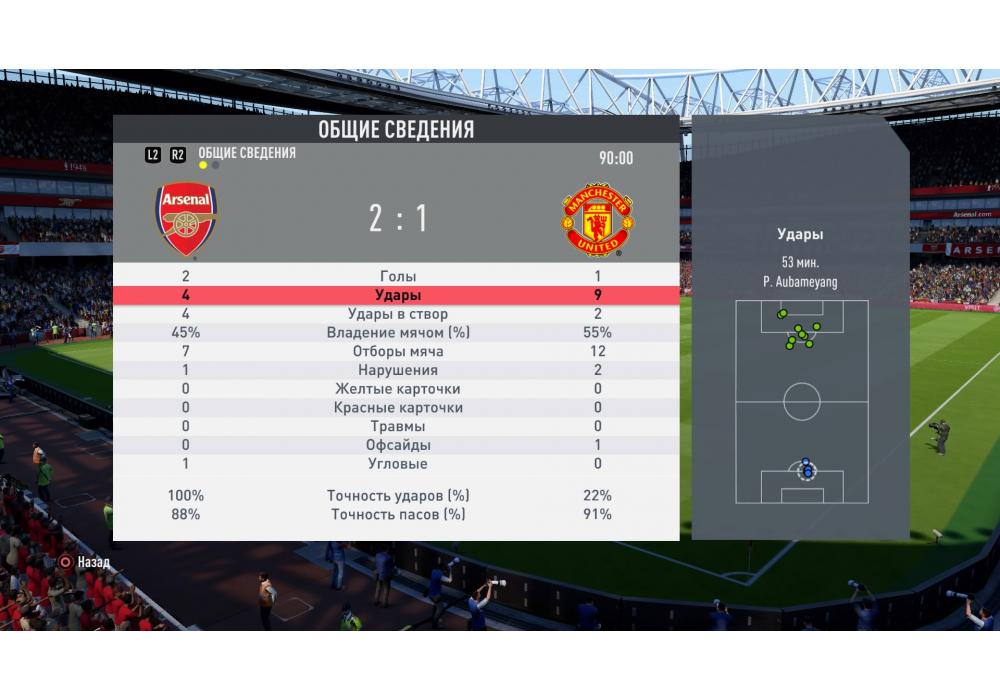This screenshot has height=700, width=1000.
Task: Select the Точность ударов (%) row
Action: 398,496
